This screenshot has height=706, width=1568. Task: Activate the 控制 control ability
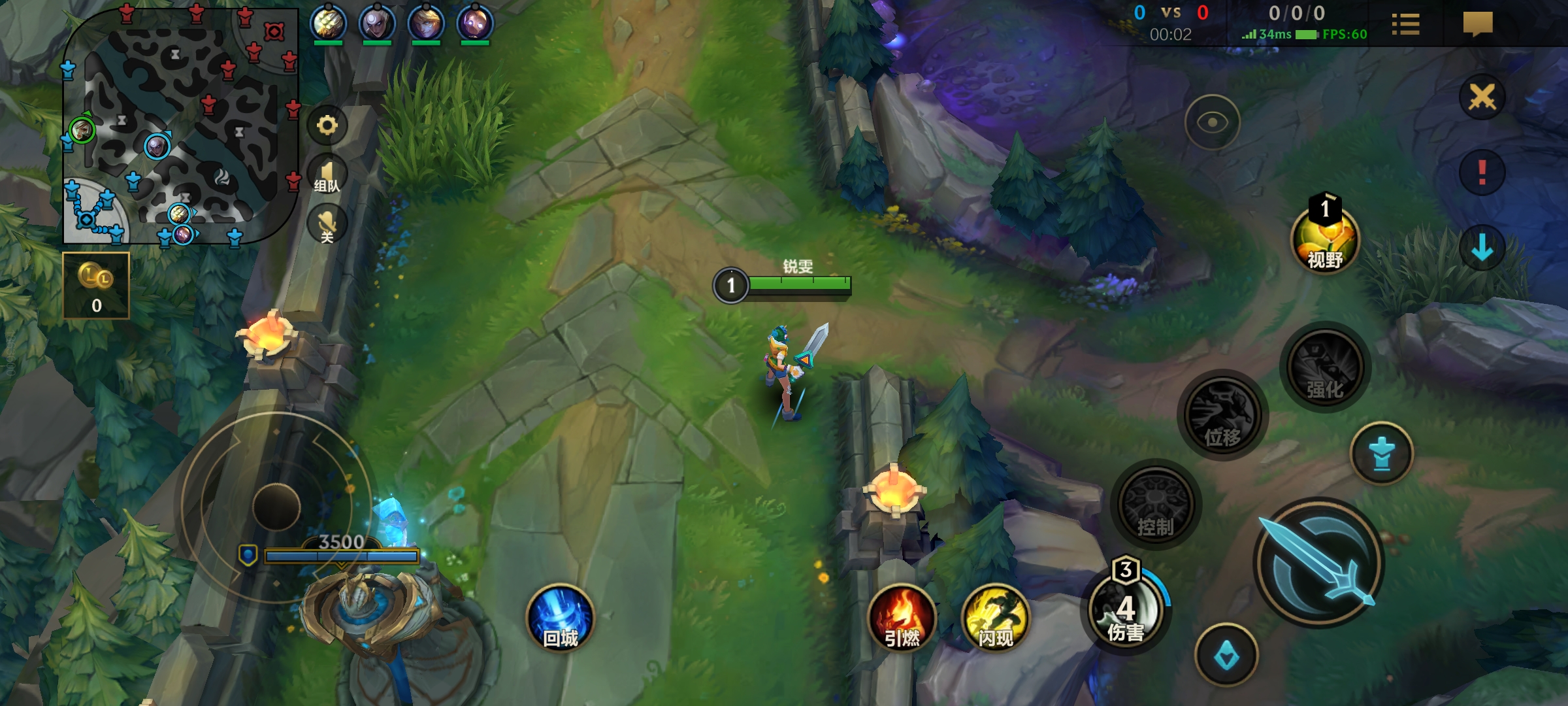point(1156,505)
